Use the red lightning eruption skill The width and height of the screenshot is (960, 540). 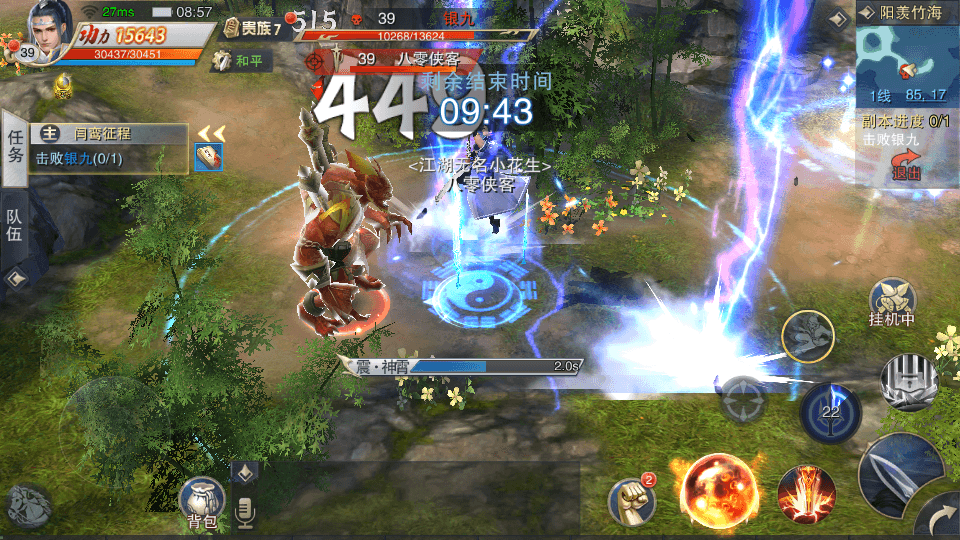(x=806, y=493)
